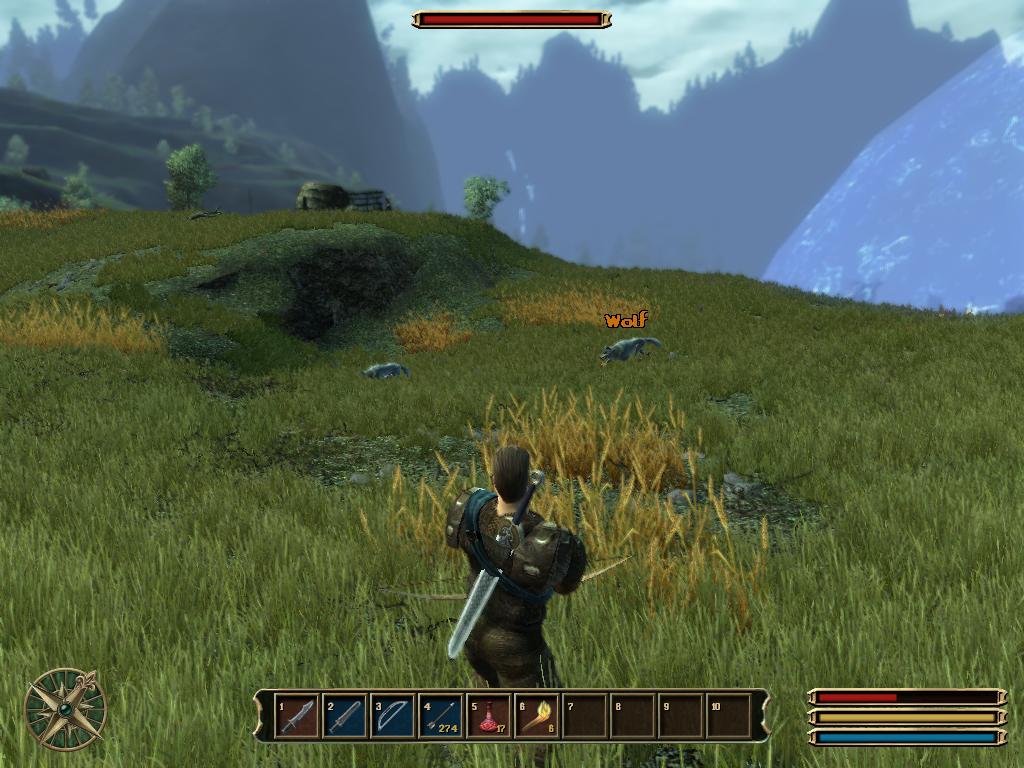Choose the bow in the hotbar

393,716
